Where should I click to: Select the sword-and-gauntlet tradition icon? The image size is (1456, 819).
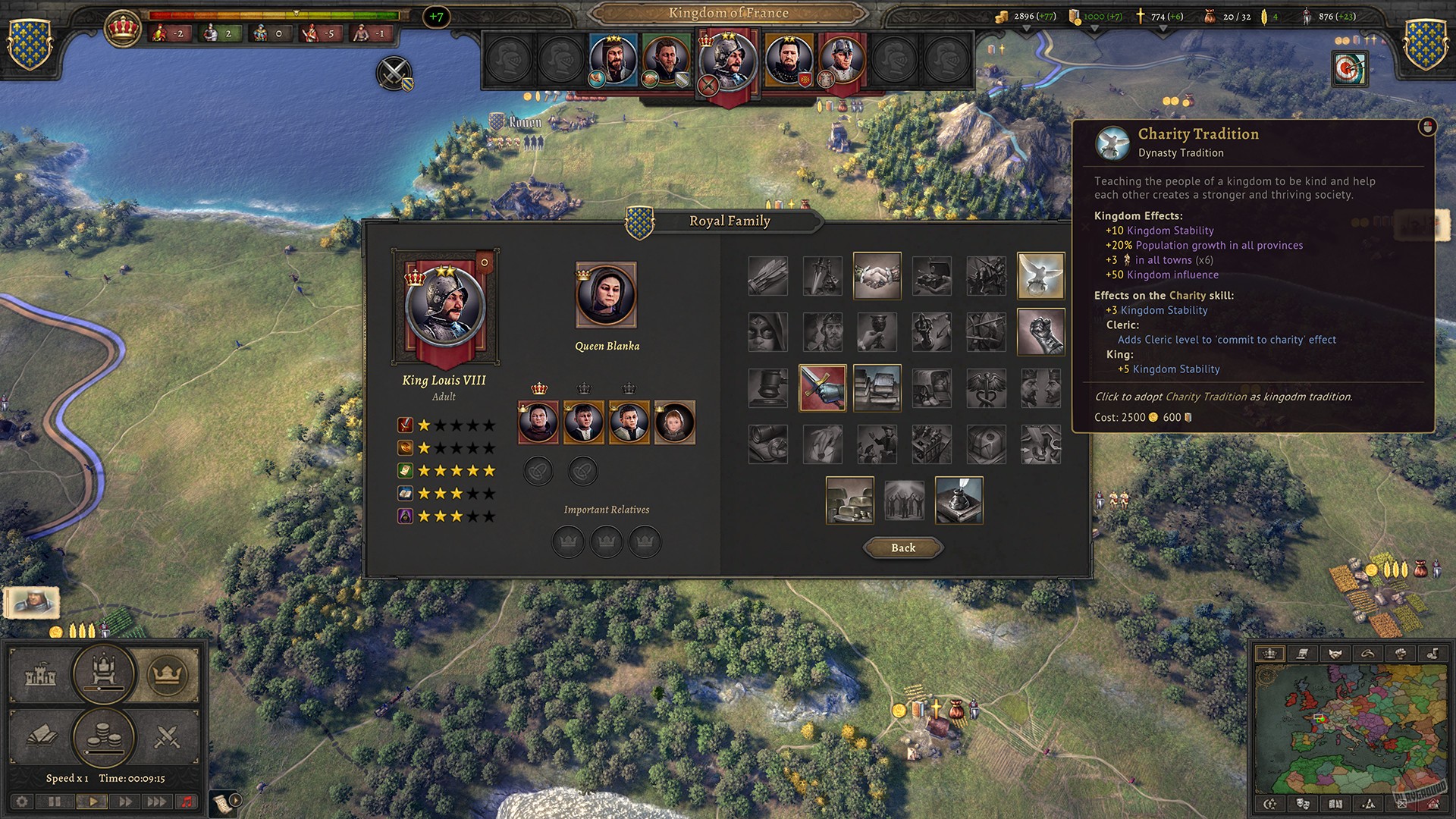[x=823, y=389]
